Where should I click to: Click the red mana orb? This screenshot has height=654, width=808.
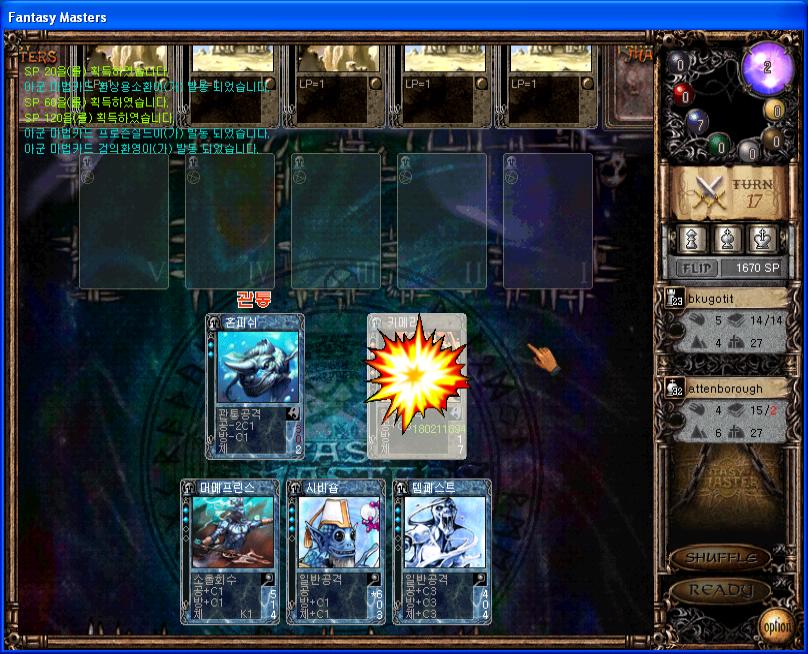coord(683,95)
